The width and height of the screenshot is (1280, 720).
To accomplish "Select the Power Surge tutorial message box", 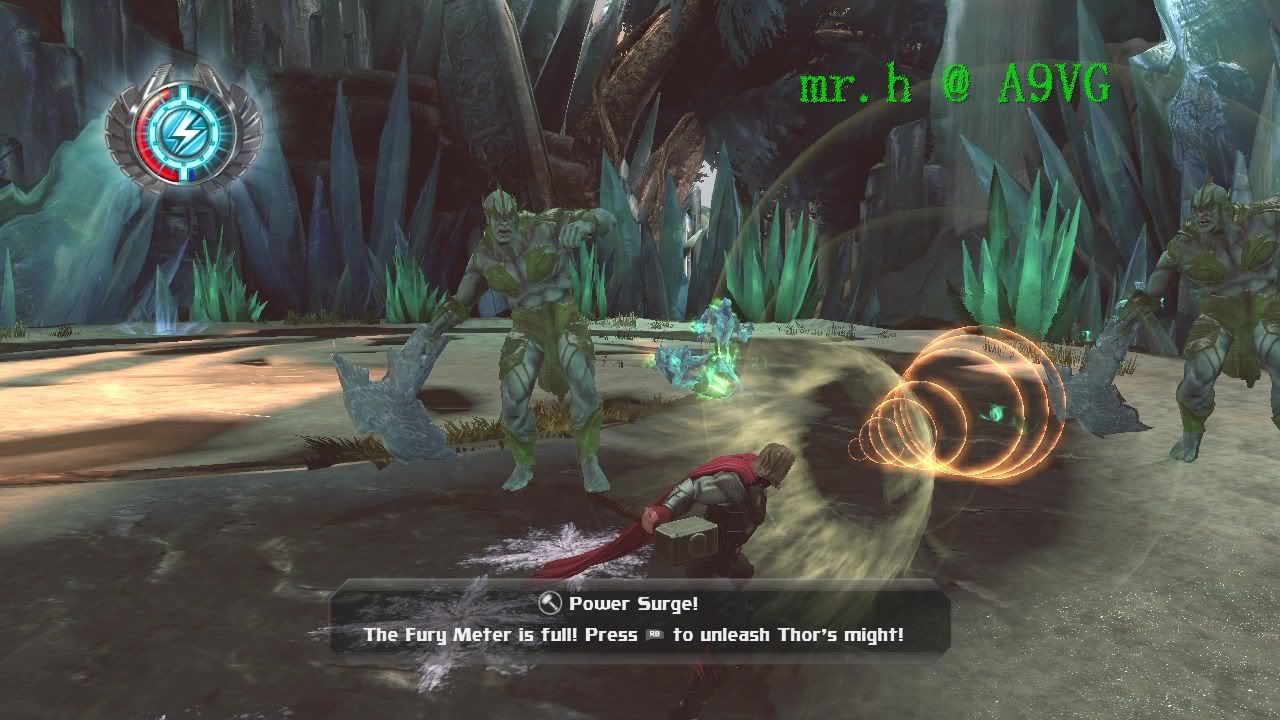I will point(638,619).
